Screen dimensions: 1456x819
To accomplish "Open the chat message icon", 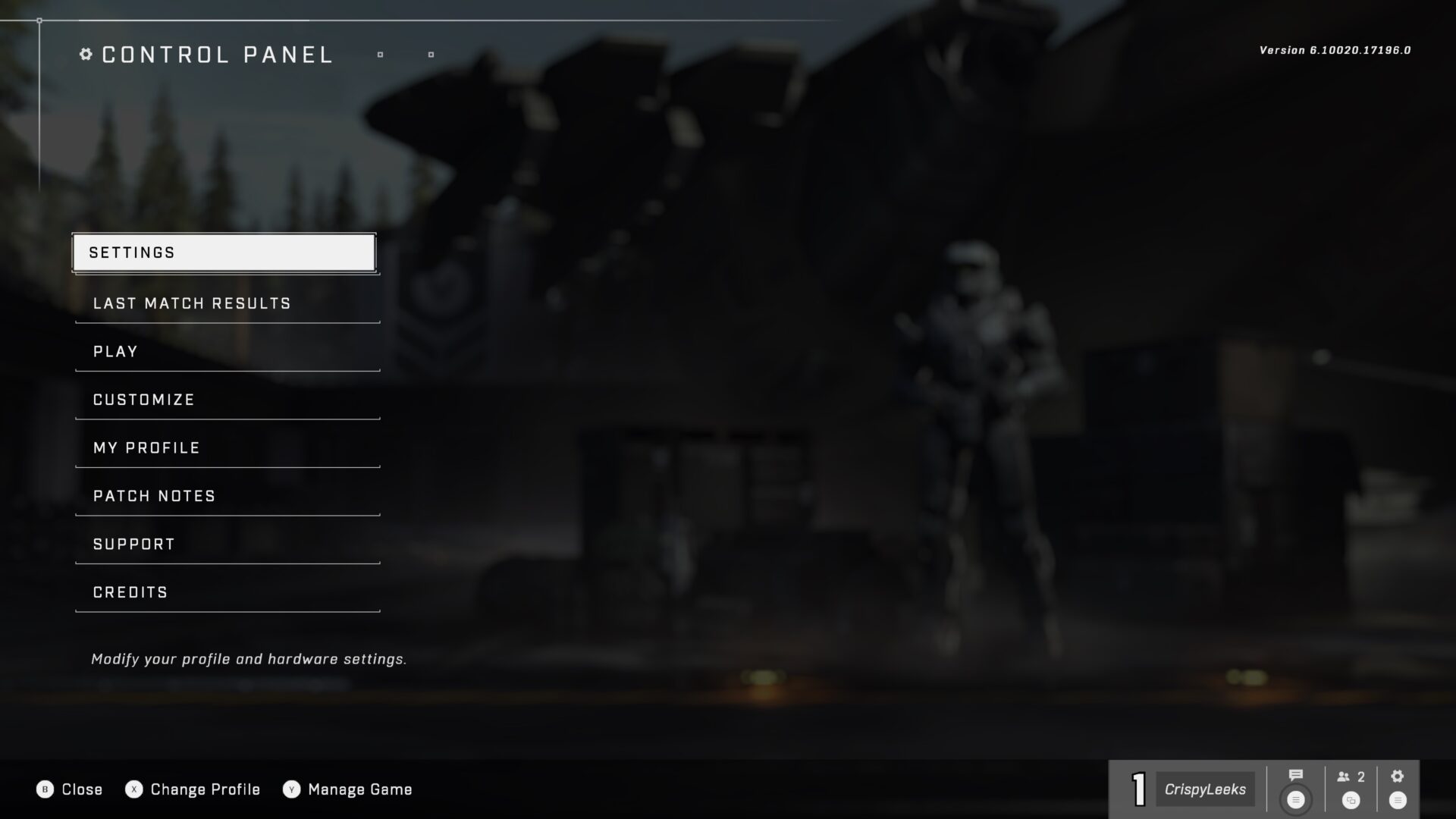I will (x=1295, y=775).
